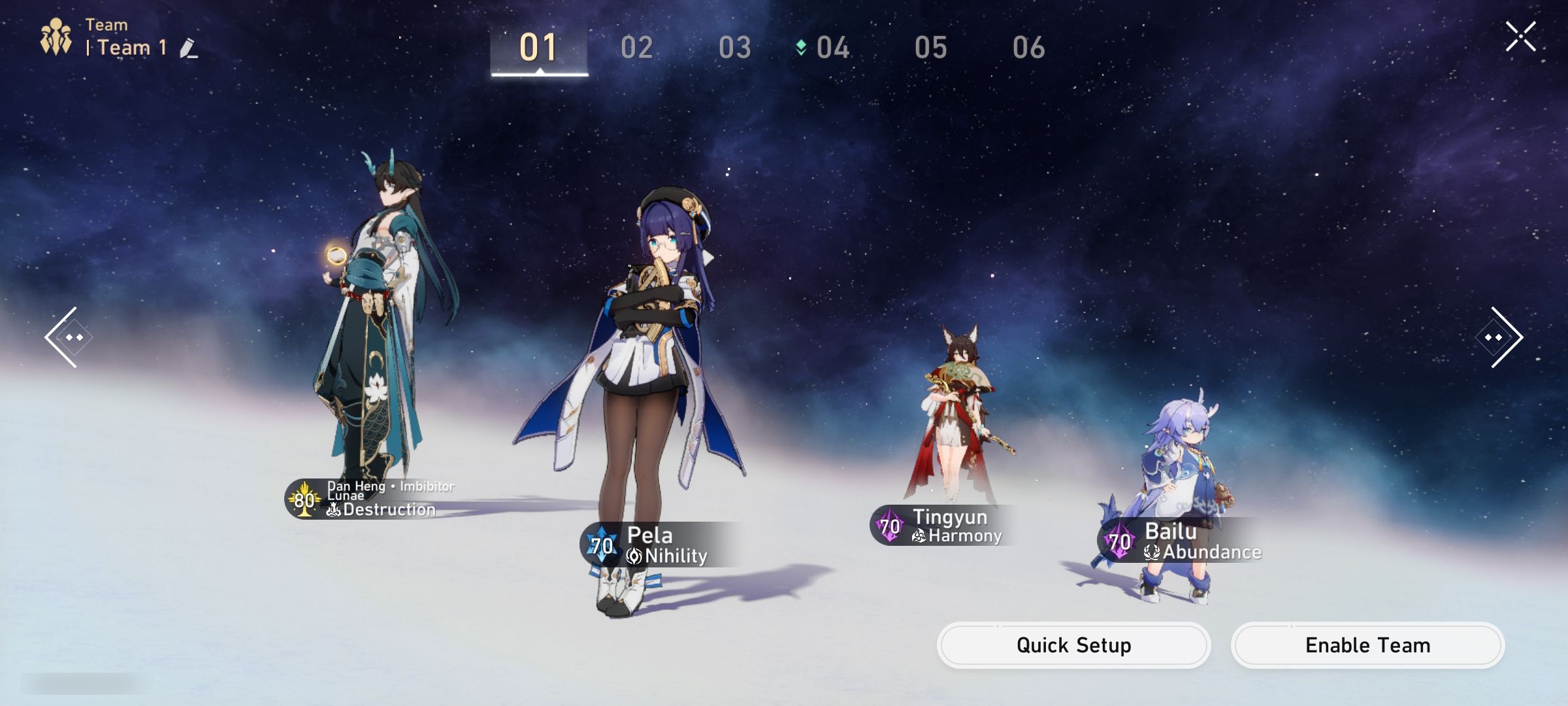Click Pela's level 70 badge
The image size is (1568, 706).
[602, 543]
